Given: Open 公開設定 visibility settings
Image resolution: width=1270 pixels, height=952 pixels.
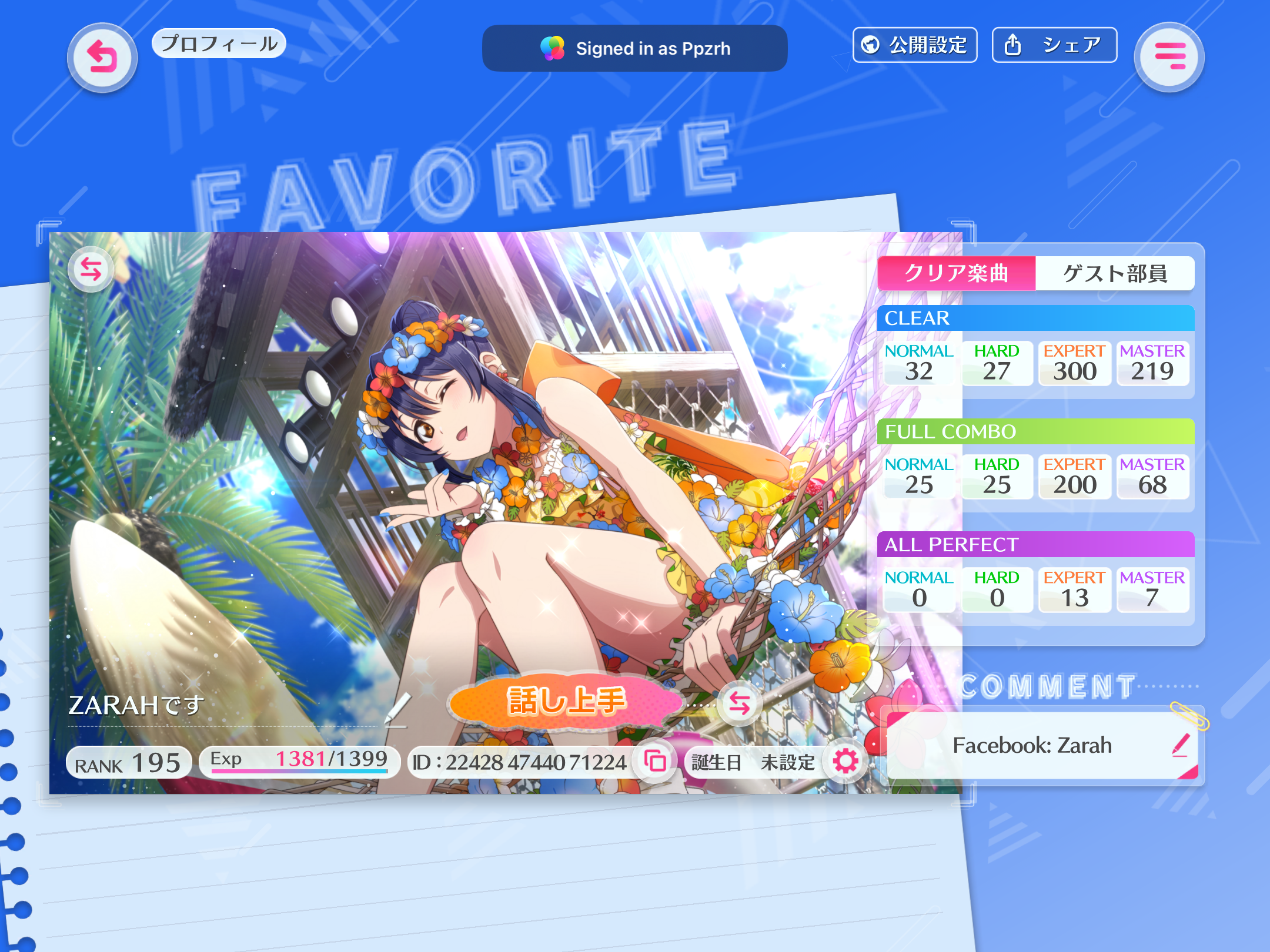Looking at the screenshot, I should coord(915,45).
